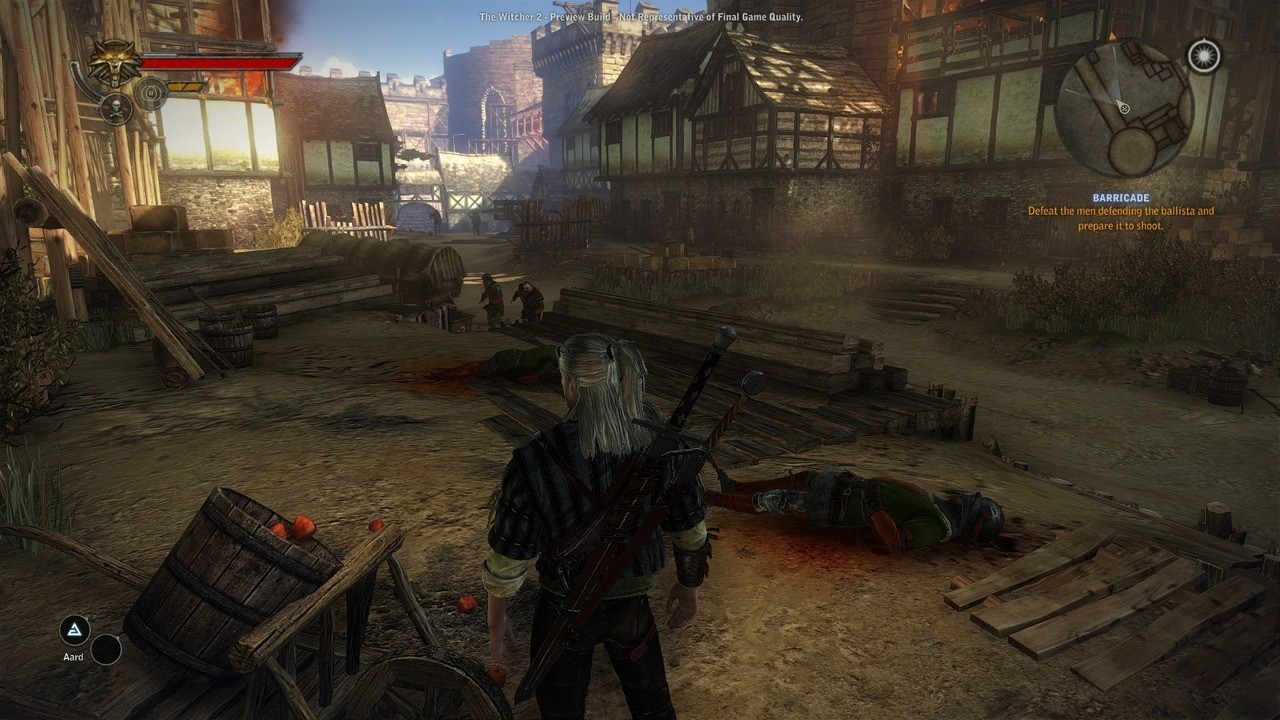Click the concentric circles icon by the yellow bar
The height and width of the screenshot is (720, 1280).
[x=151, y=94]
